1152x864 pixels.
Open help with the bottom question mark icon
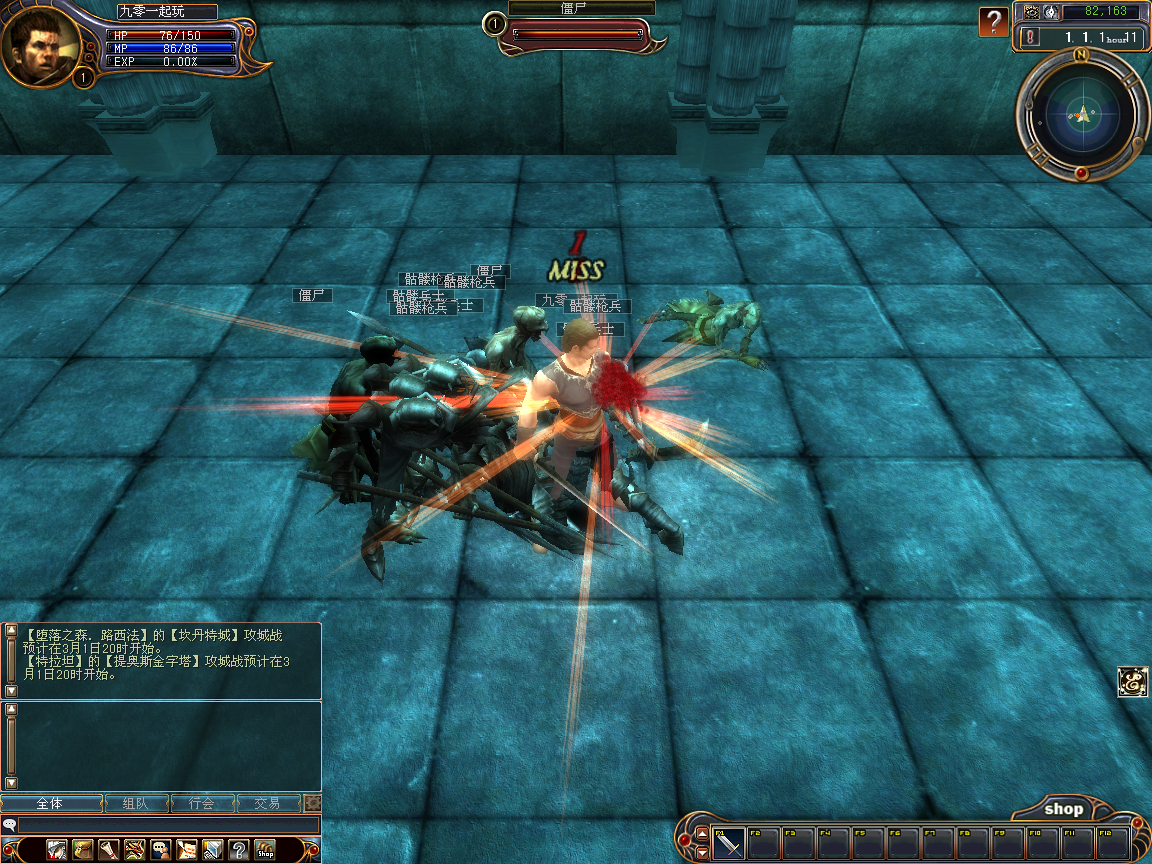click(x=238, y=850)
